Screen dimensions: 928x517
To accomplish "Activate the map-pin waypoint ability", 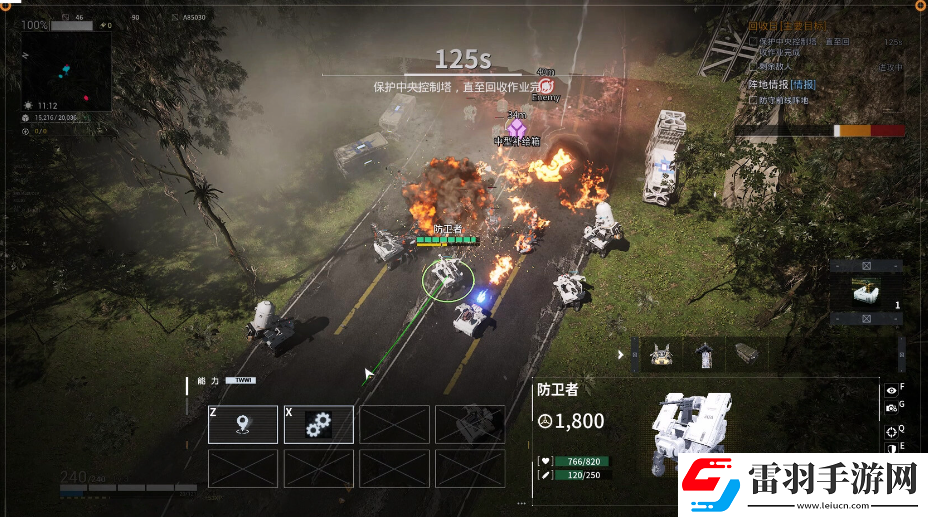I will pyautogui.click(x=243, y=424).
